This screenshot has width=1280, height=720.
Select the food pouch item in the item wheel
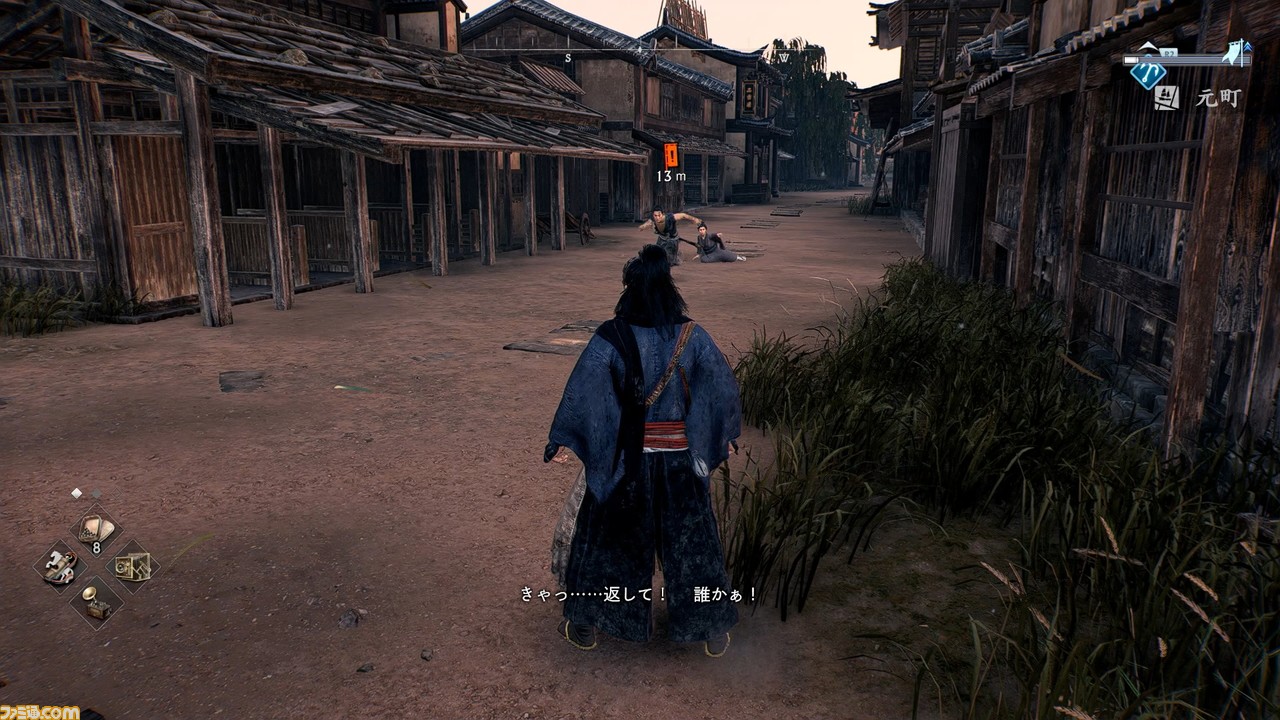click(95, 527)
